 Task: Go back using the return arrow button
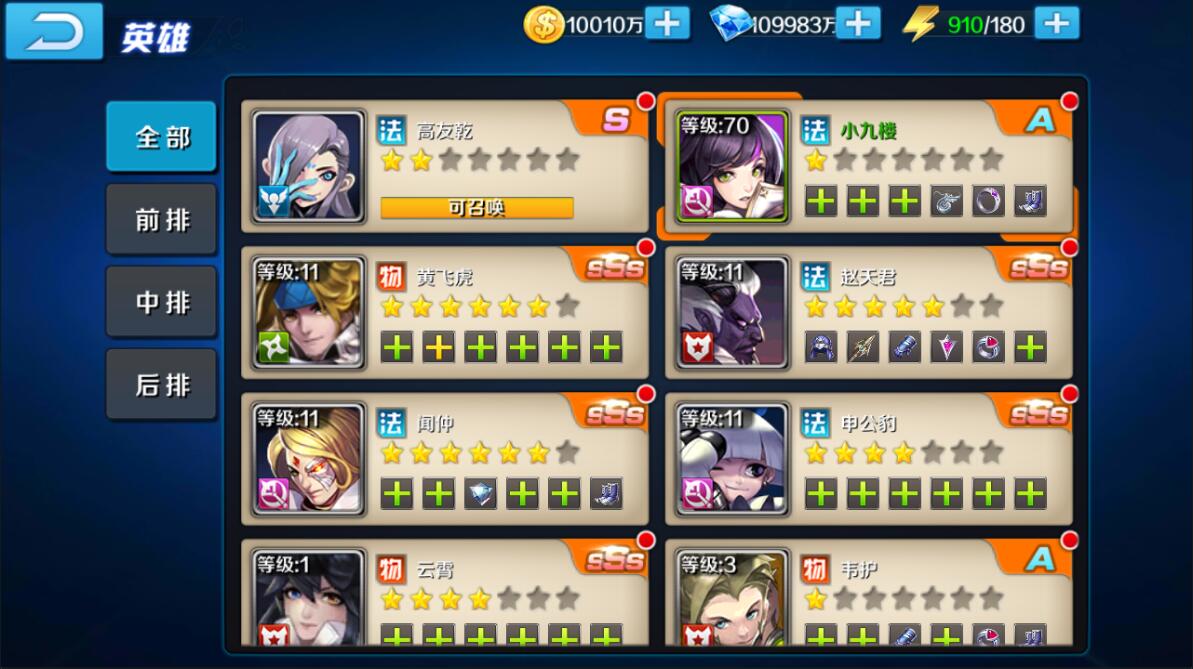pos(54,32)
